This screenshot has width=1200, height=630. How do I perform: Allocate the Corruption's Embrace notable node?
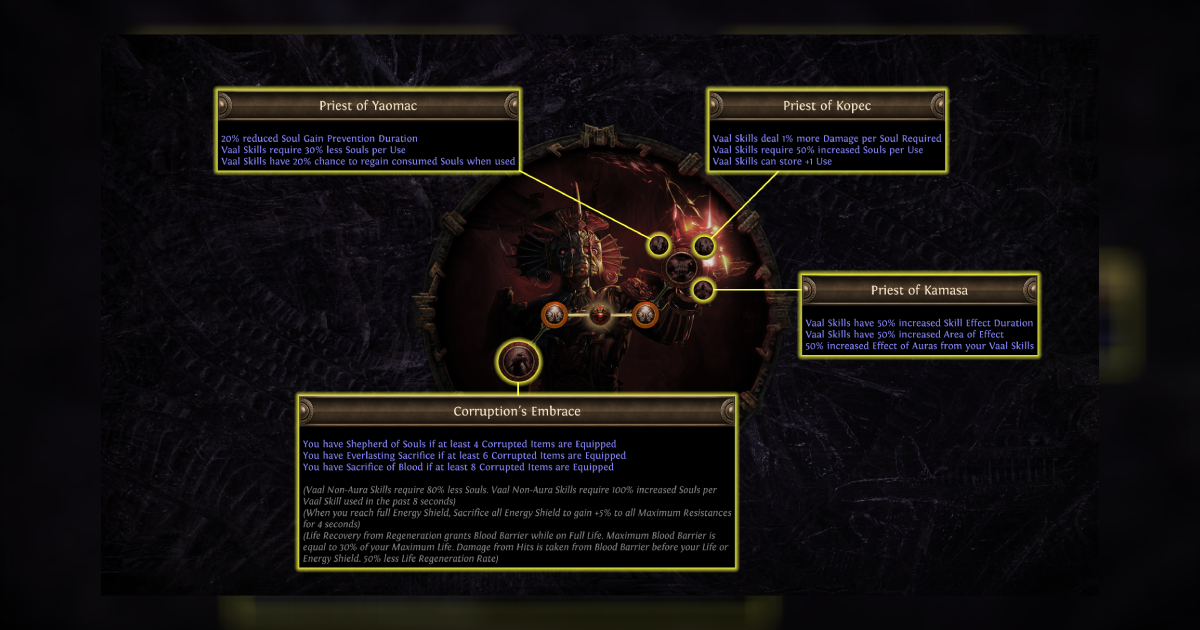[x=518, y=360]
